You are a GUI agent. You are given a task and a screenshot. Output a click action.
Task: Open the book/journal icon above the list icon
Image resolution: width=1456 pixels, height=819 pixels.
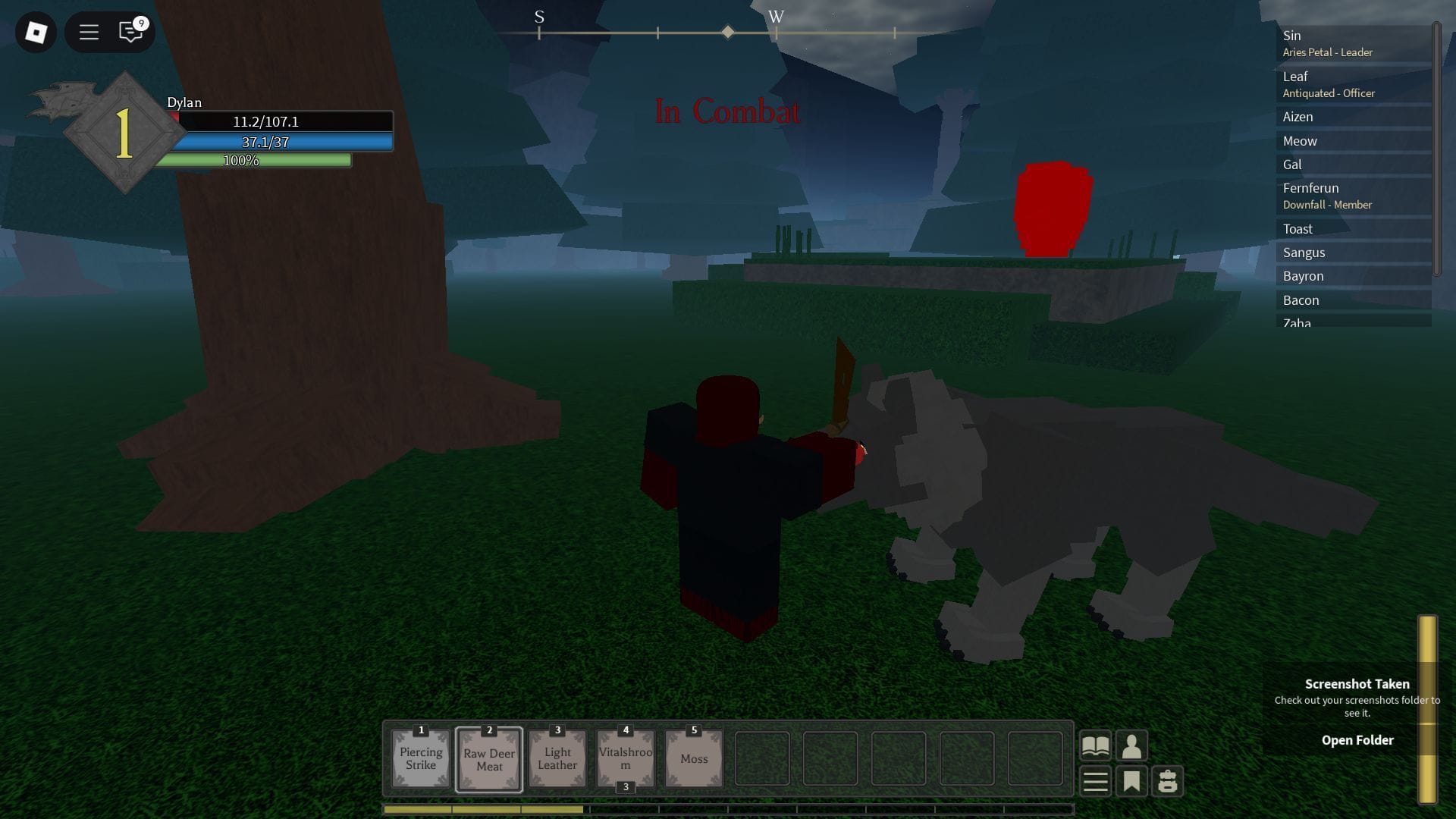point(1095,745)
